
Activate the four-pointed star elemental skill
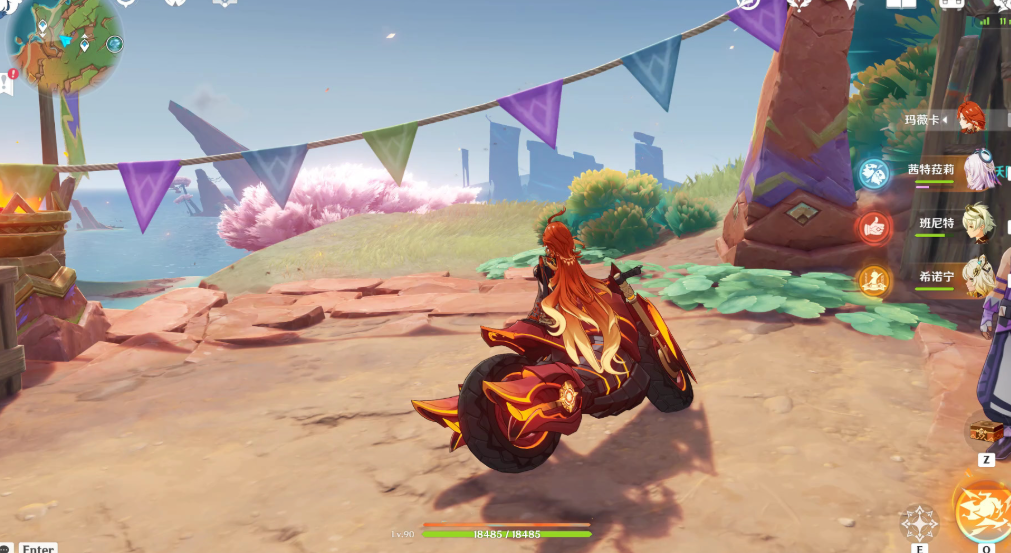919,523
